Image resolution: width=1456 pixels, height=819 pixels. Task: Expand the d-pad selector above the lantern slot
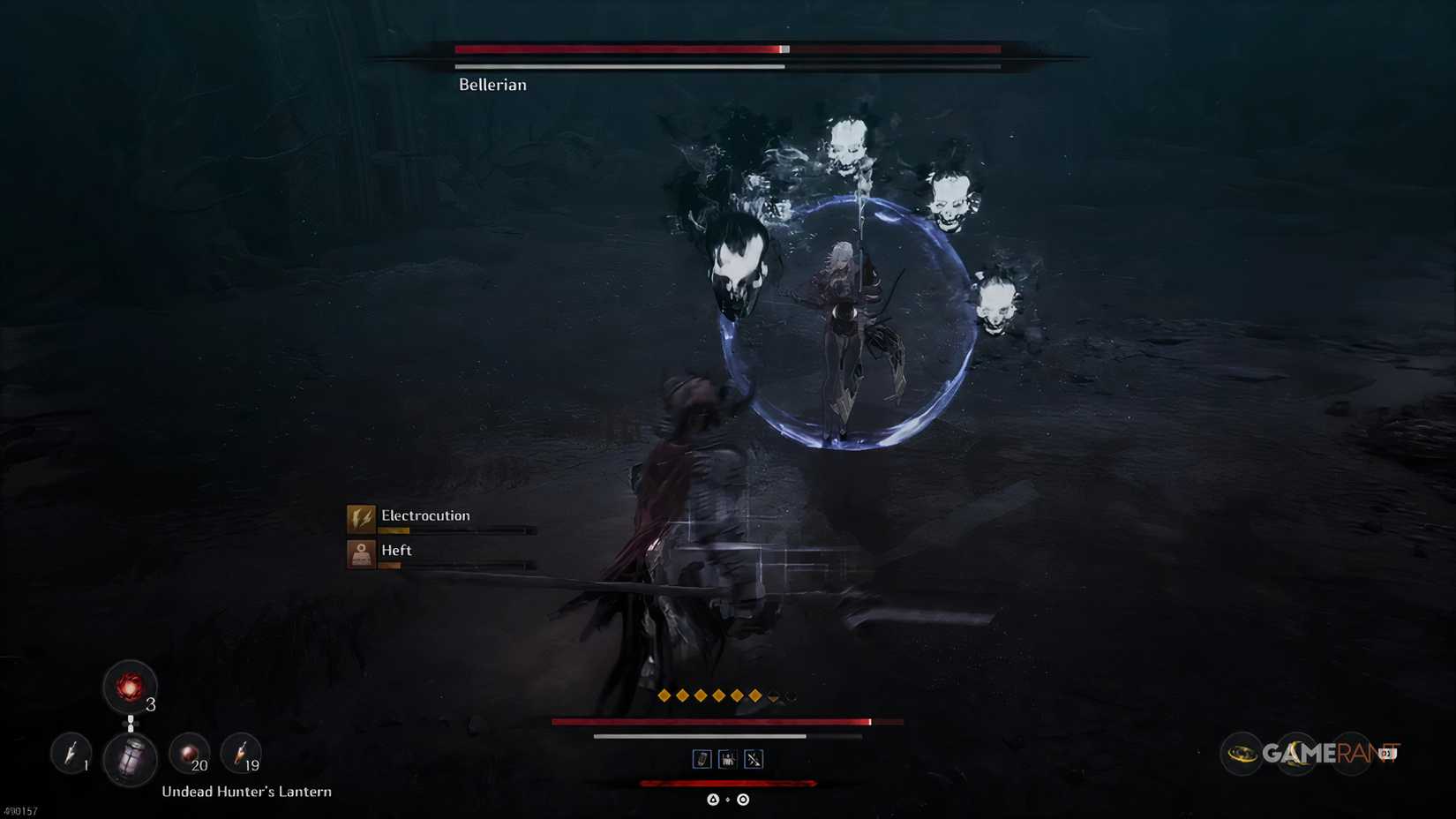[x=131, y=722]
